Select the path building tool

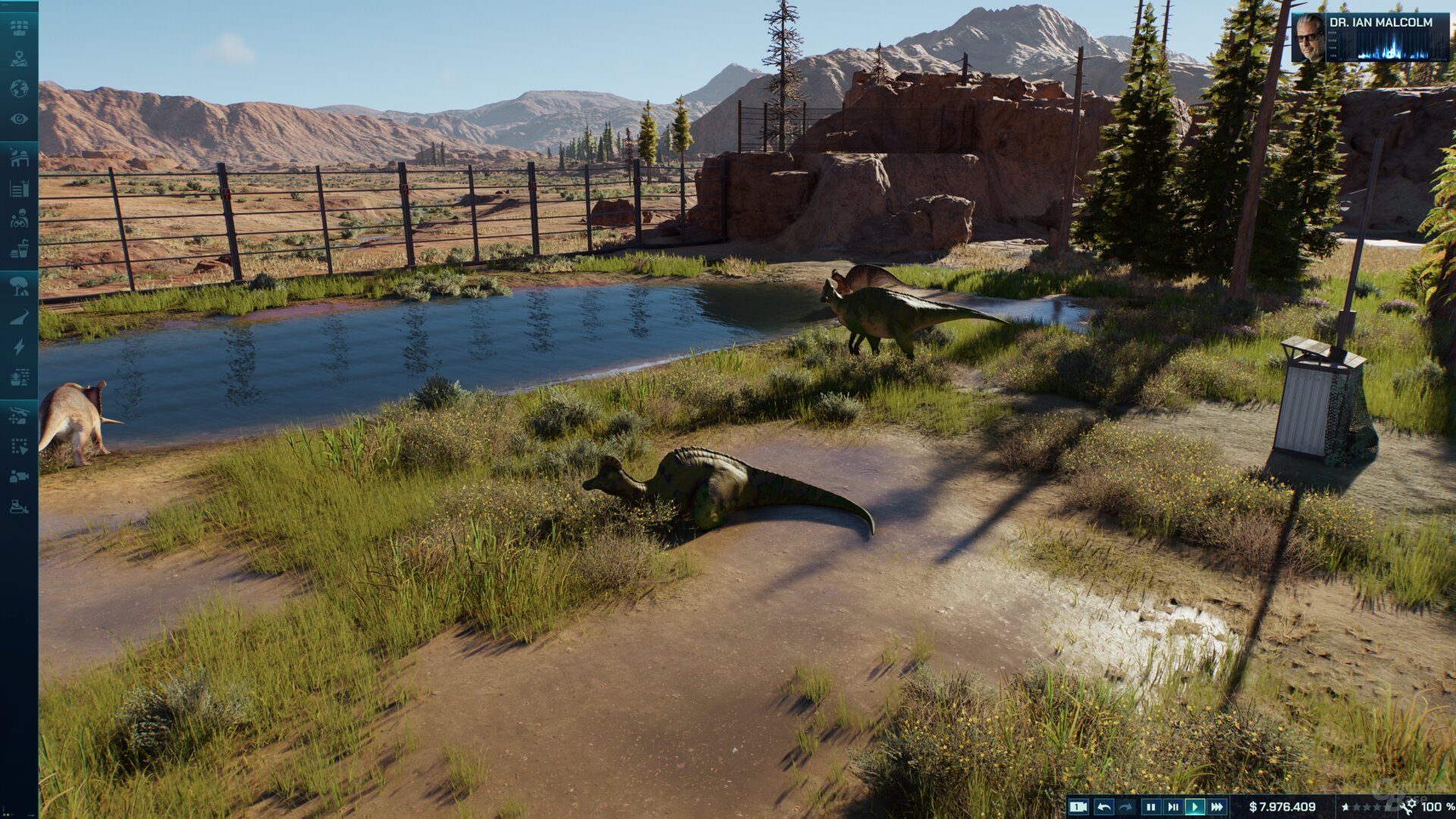click(x=19, y=317)
